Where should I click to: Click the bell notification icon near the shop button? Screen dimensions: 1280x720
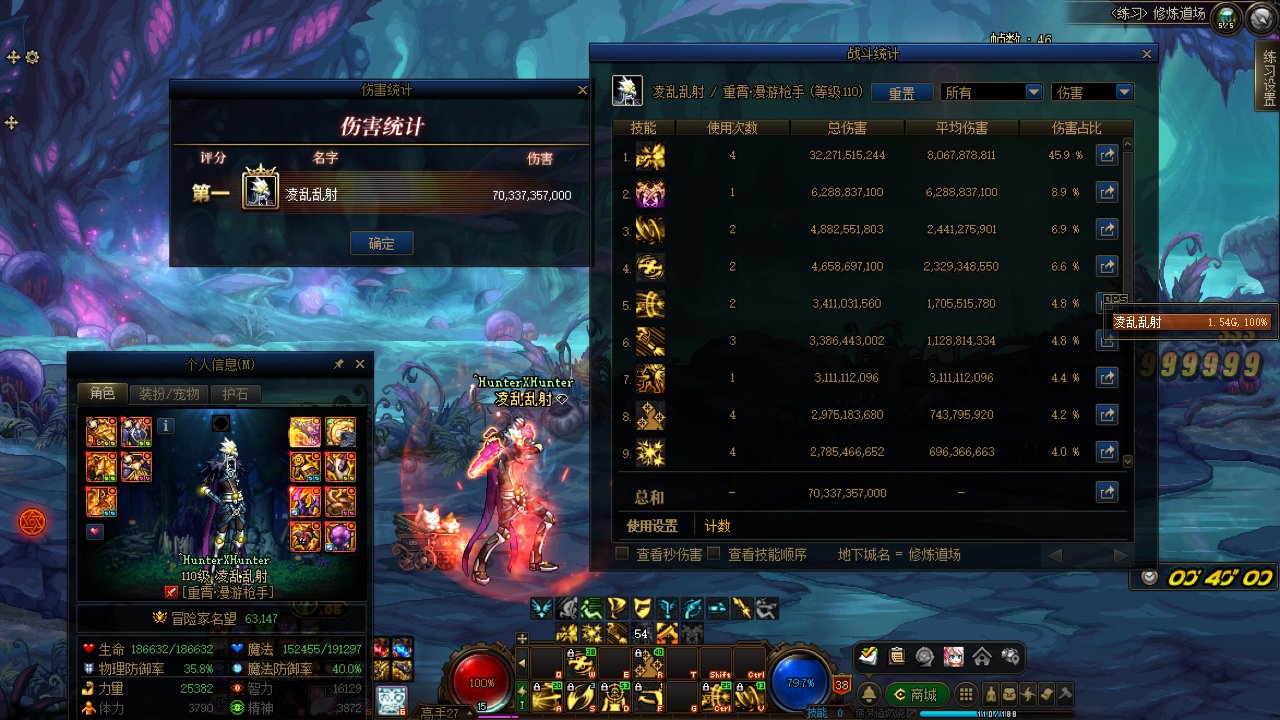(x=868, y=694)
